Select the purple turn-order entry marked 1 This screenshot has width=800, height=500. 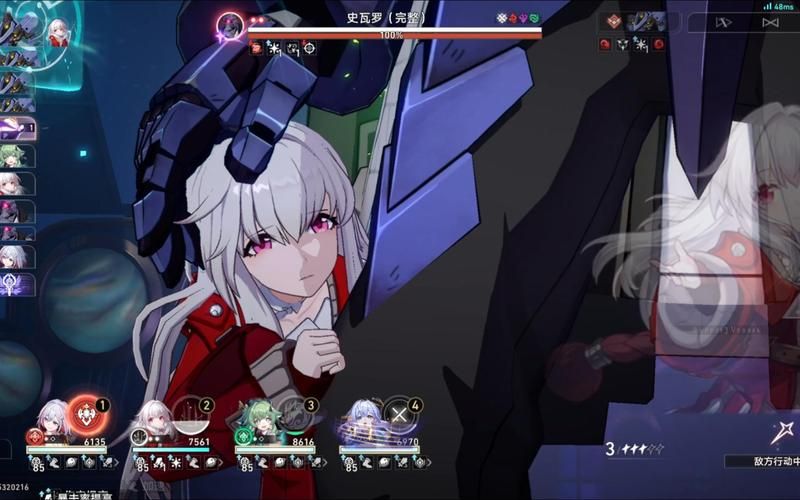tap(18, 128)
